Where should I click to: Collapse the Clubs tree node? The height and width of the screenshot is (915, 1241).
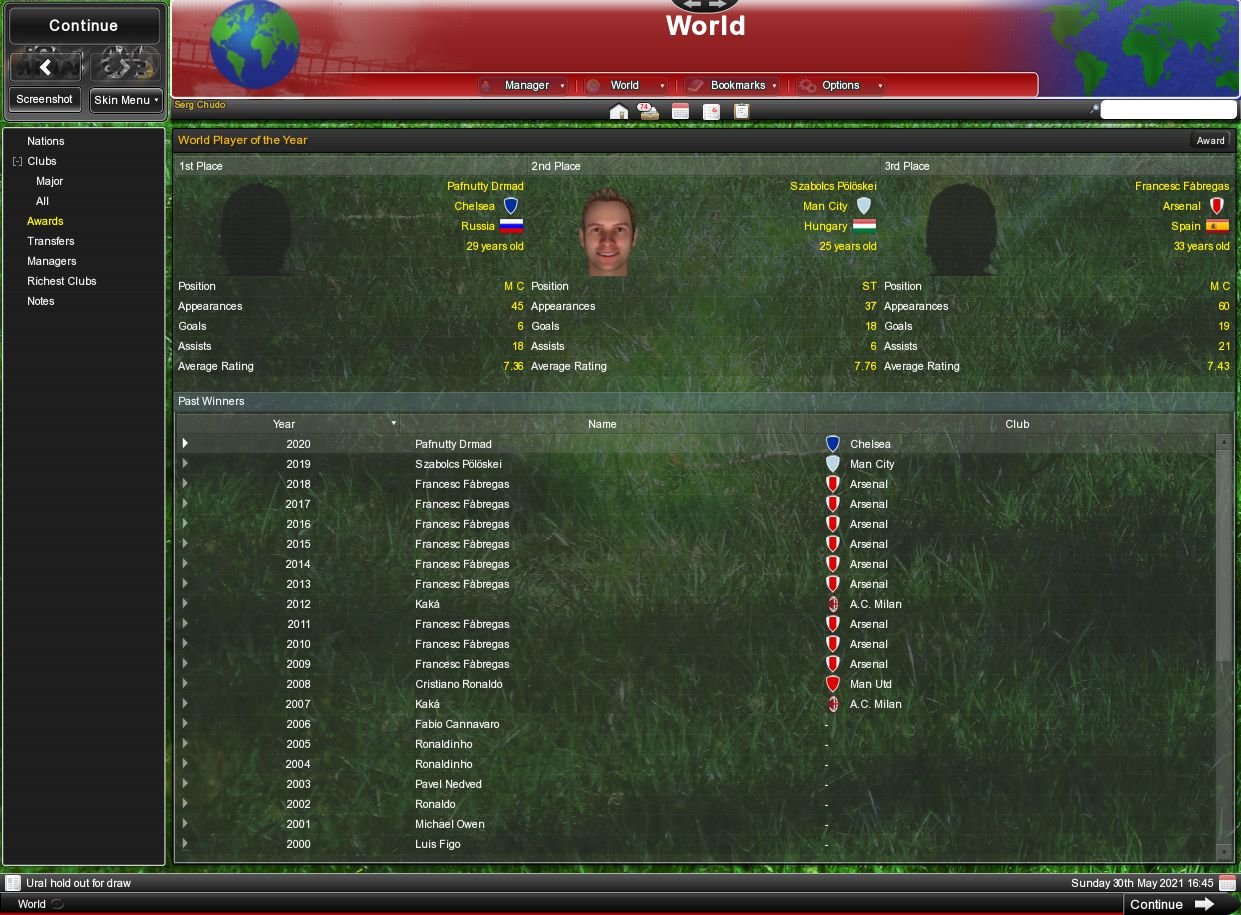[x=17, y=161]
